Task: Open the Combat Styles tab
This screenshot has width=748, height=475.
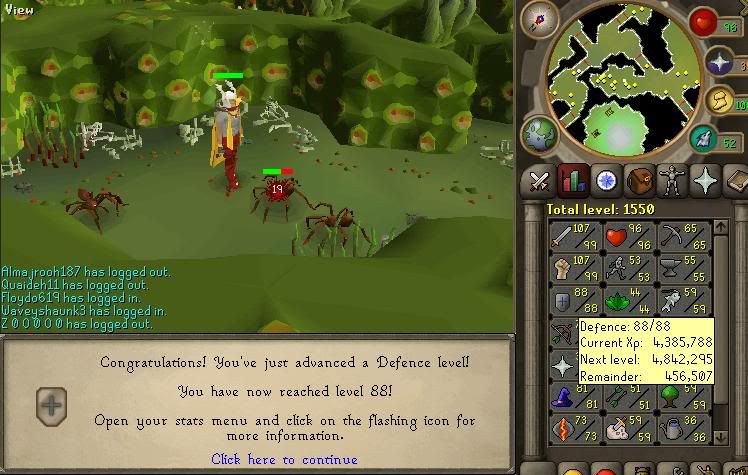Action: (540, 181)
